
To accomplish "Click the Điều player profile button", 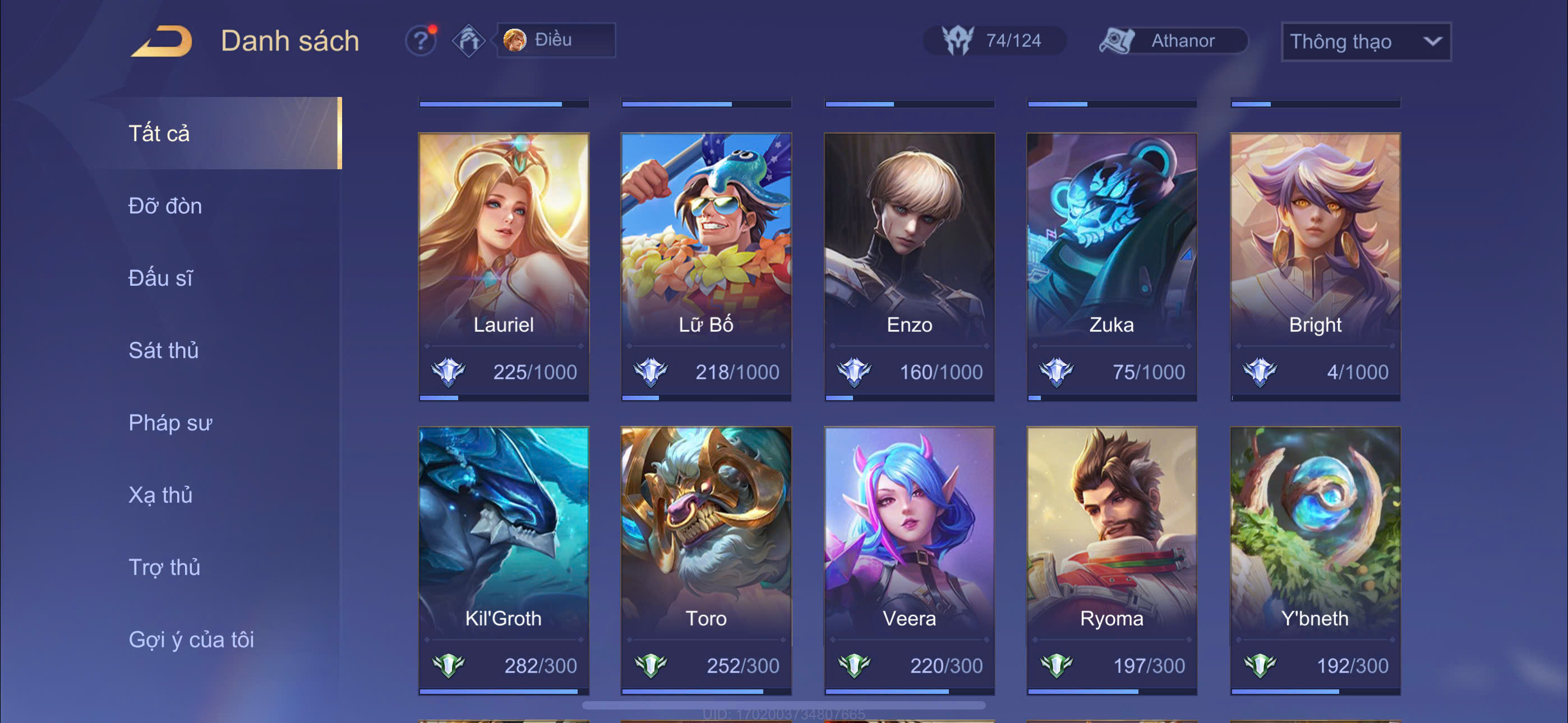I will (x=555, y=40).
